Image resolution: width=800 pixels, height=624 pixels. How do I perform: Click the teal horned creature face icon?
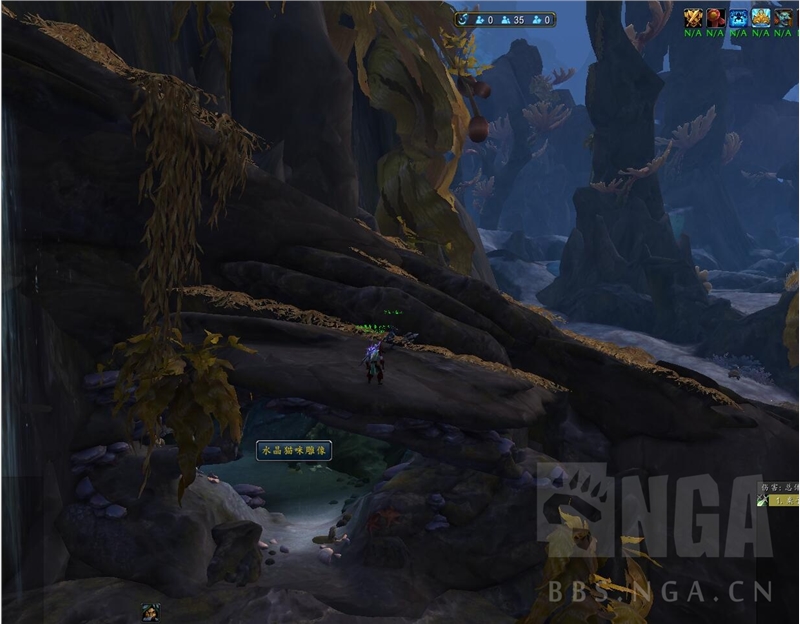coord(783,17)
